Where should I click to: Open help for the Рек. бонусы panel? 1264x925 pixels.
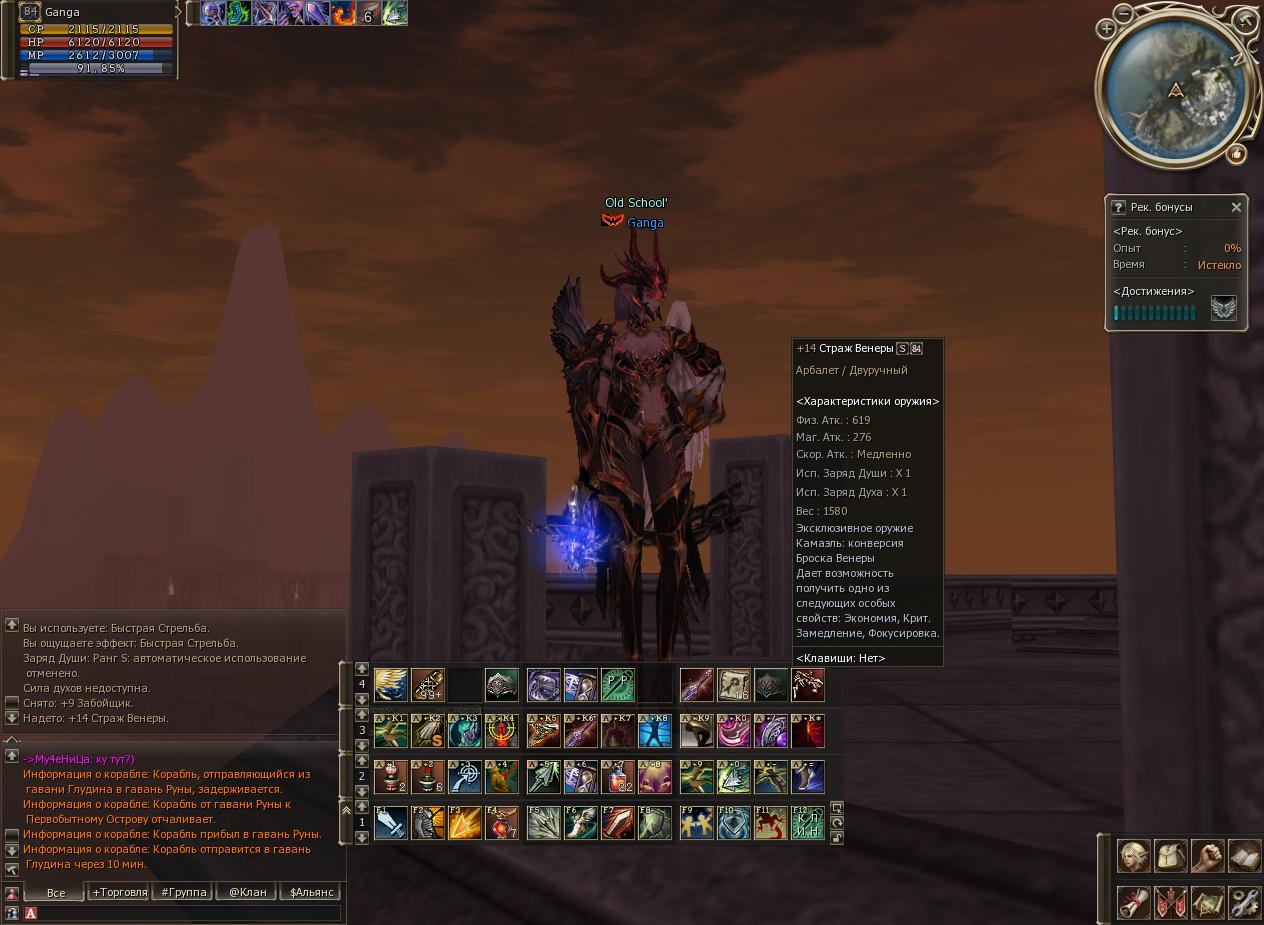(x=1118, y=207)
